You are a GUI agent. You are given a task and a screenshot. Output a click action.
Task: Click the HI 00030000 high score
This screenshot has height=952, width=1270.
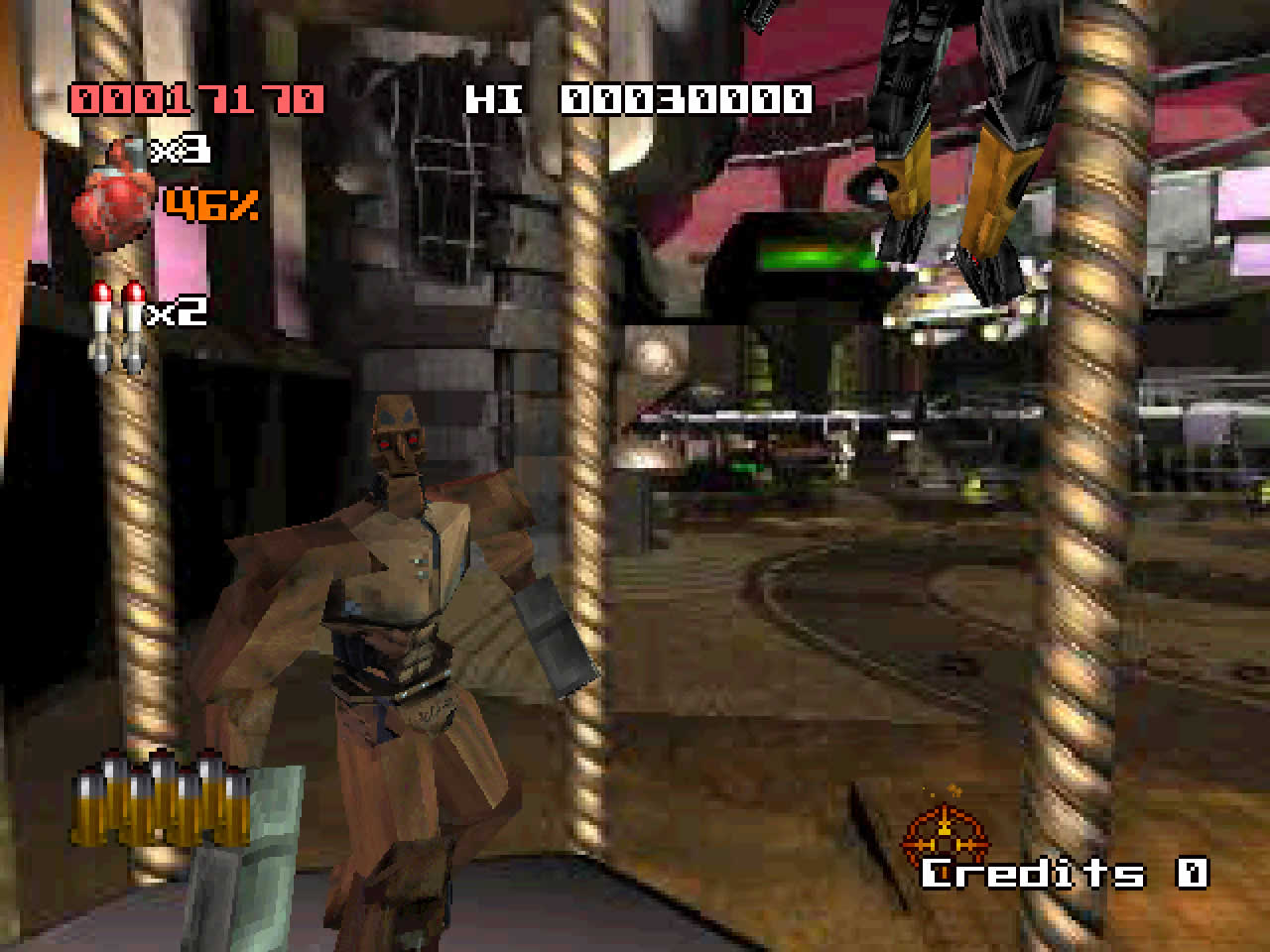[640, 99]
